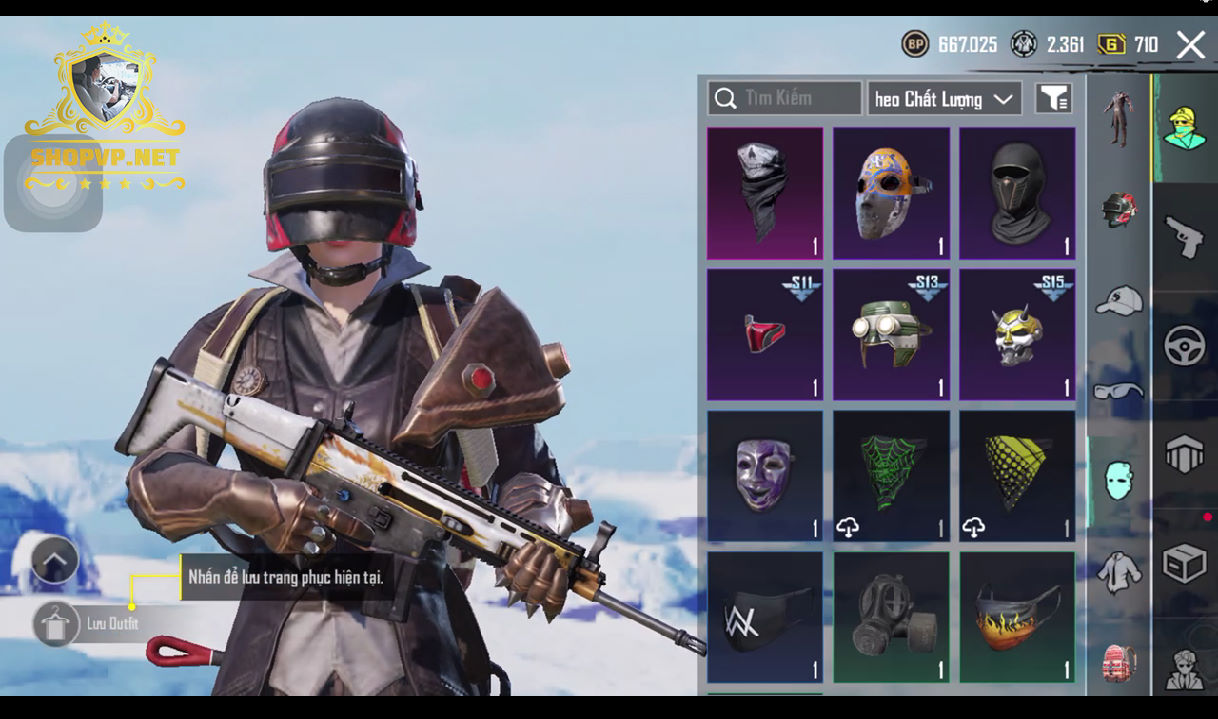The width and height of the screenshot is (1218, 719).
Task: Select the black Alan Walker mask
Action: (765, 617)
